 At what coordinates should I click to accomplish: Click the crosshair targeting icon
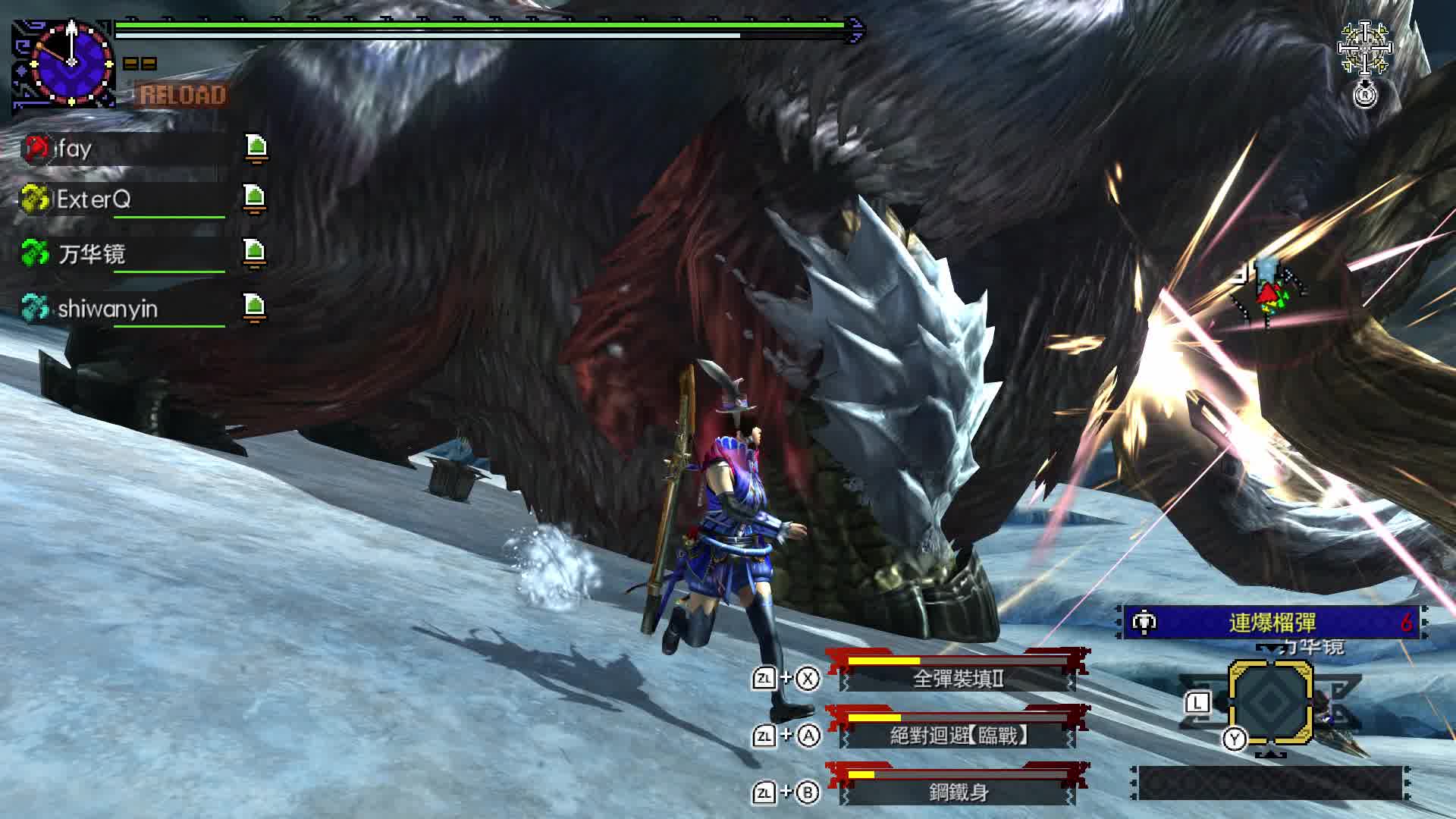pyautogui.click(x=1364, y=49)
